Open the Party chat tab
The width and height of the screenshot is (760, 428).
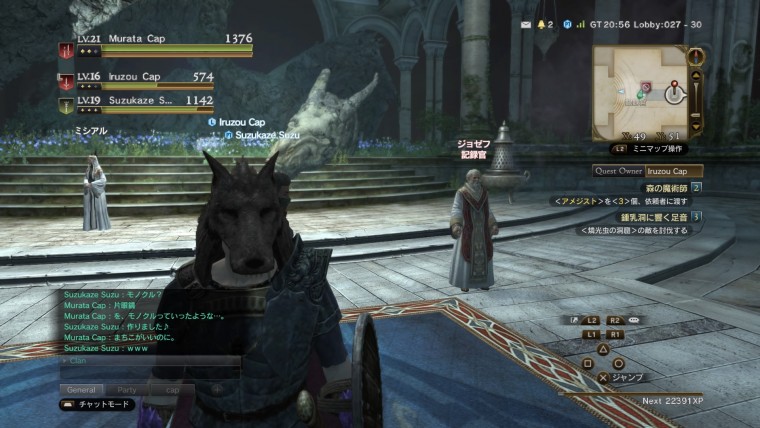(127, 388)
